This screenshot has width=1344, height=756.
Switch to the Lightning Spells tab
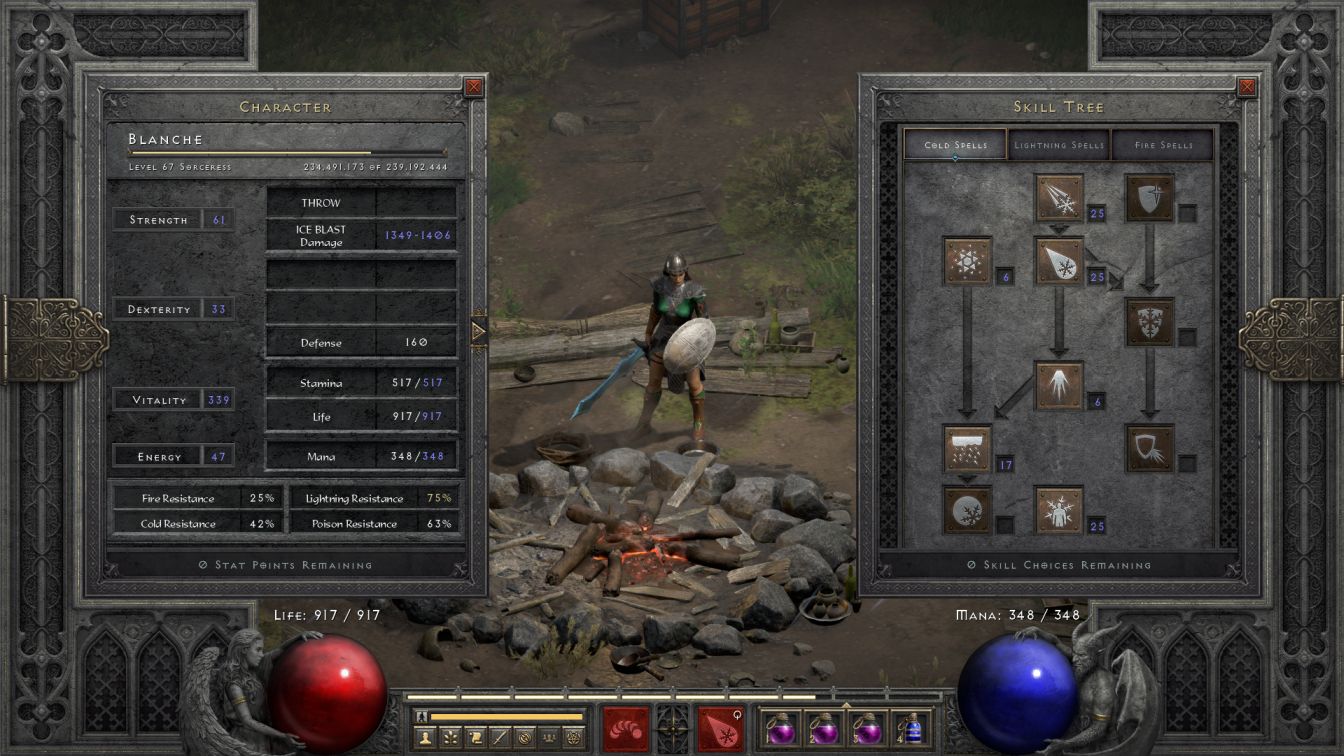1059,145
